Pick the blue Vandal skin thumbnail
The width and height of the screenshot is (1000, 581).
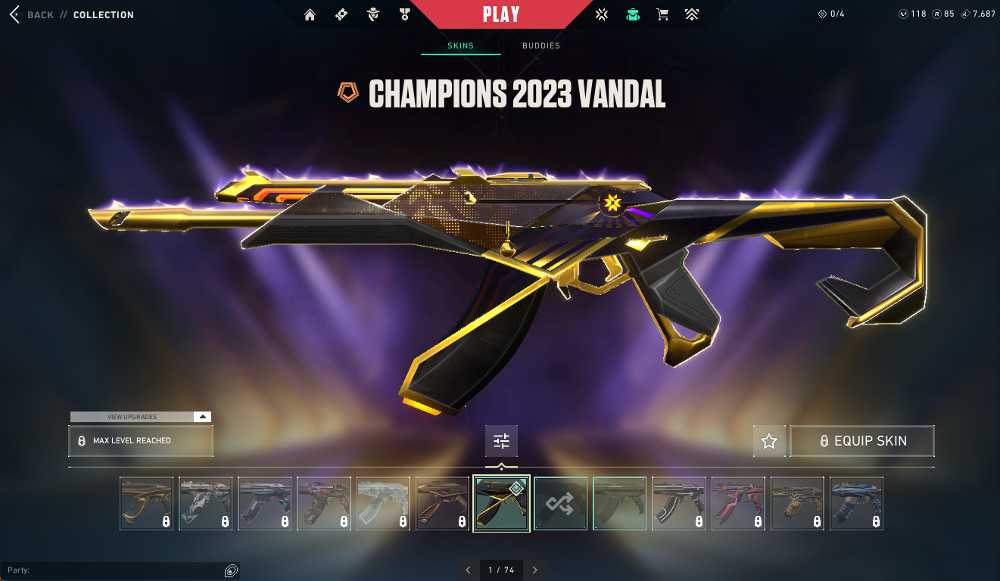[856, 503]
